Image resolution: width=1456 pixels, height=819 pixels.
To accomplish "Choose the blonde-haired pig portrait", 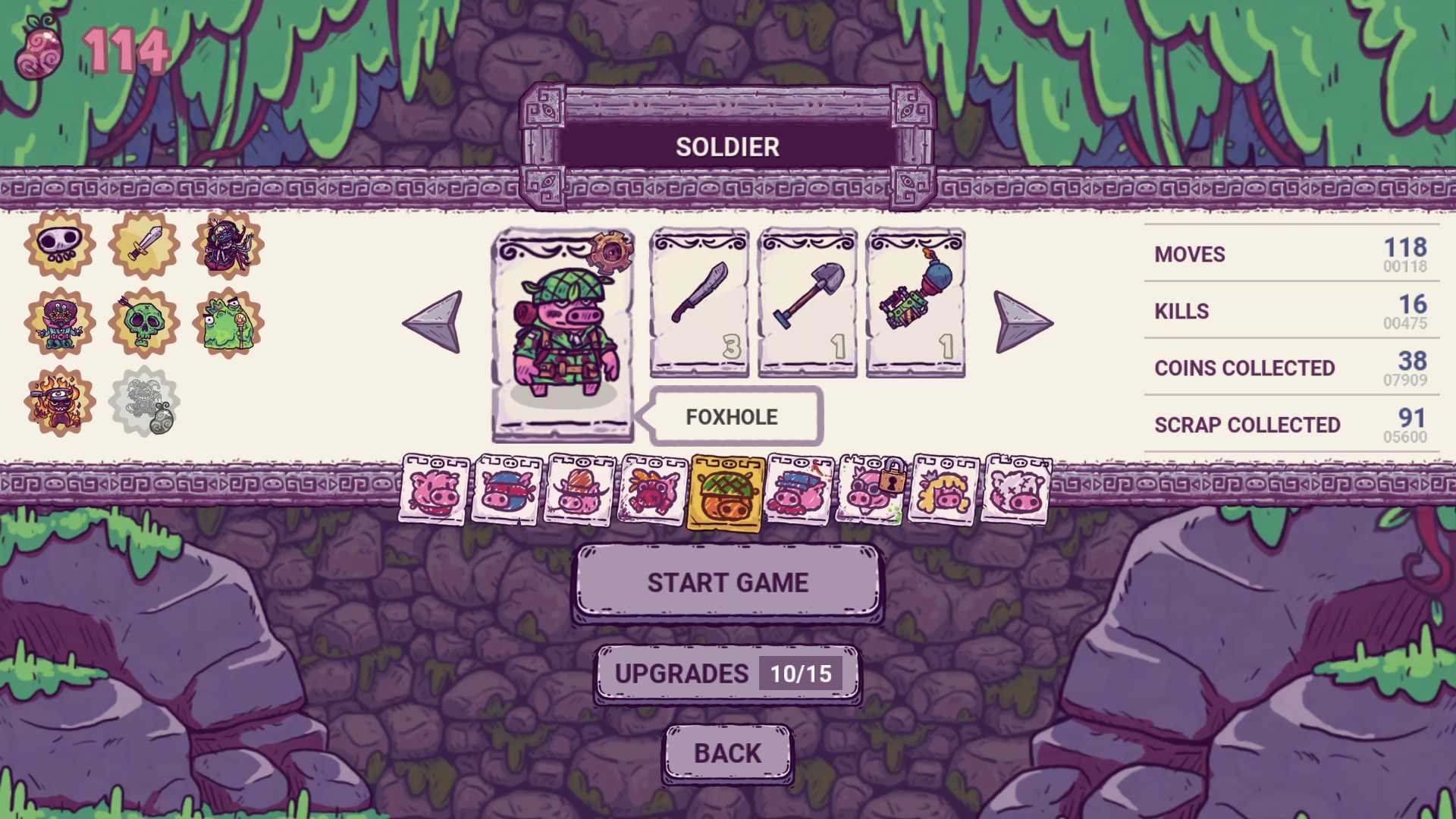I will (x=943, y=490).
